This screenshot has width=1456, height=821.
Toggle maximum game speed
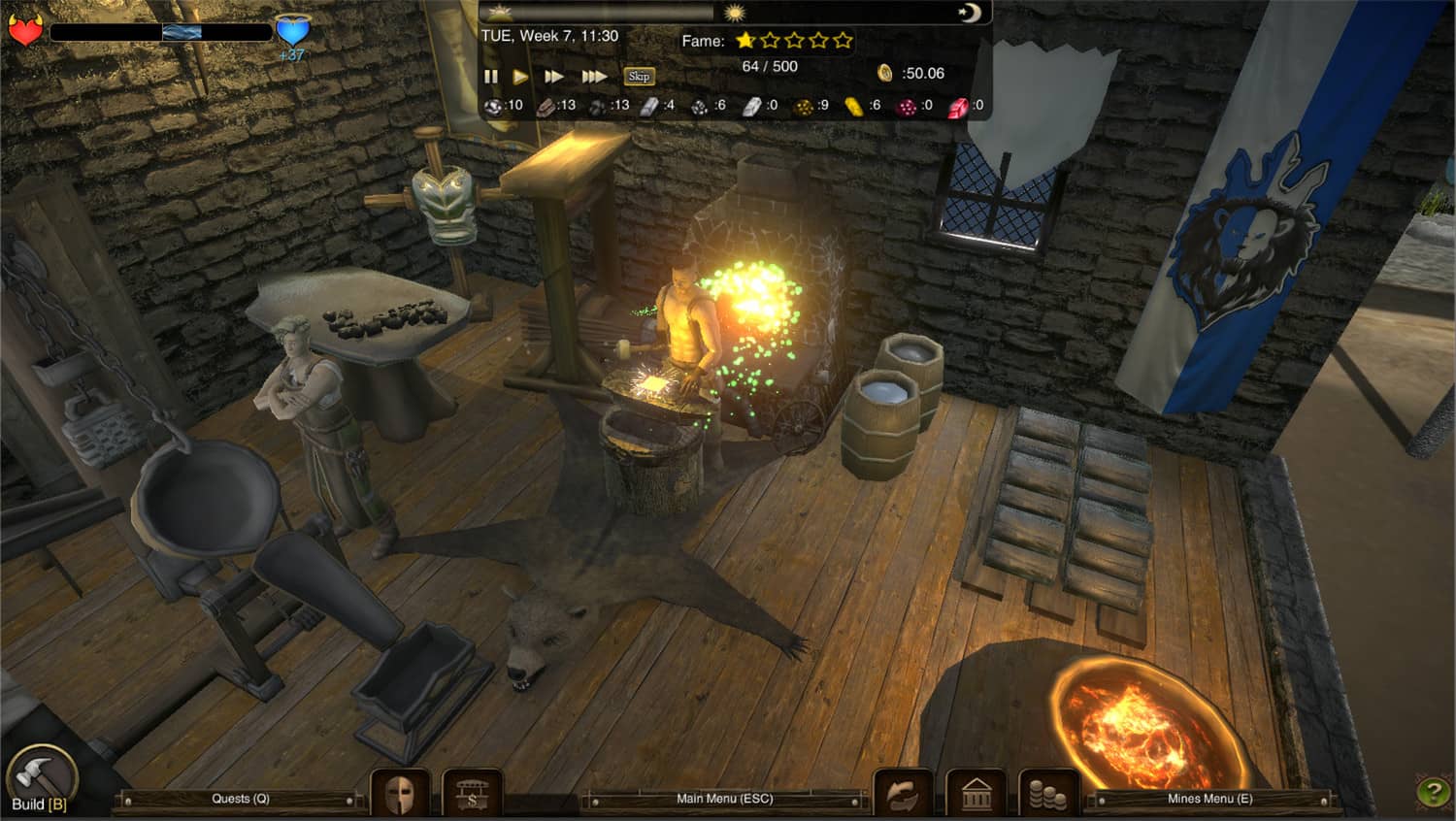592,76
